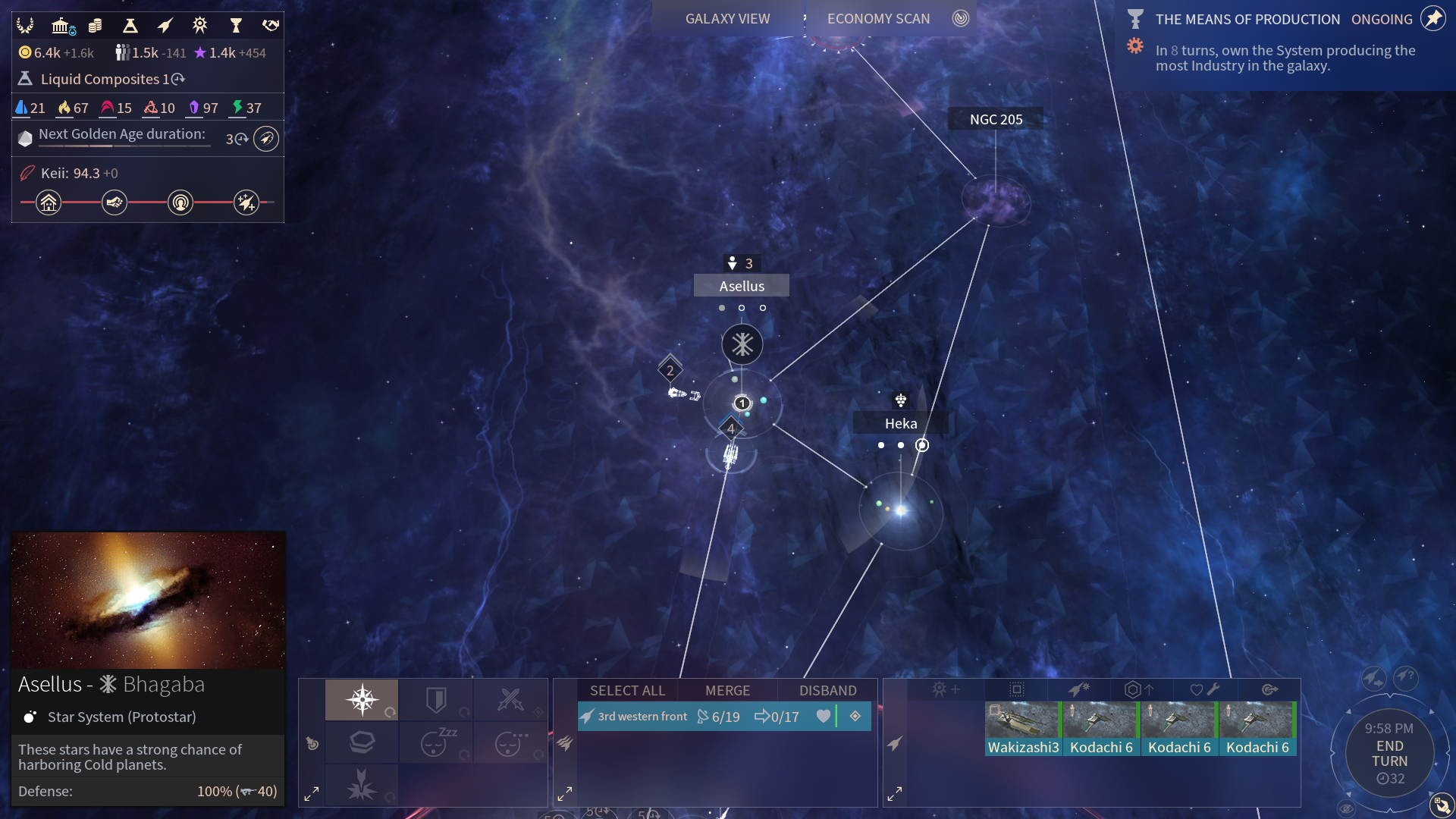This screenshot has width=1456, height=819.
Task: Switch to Galaxy View
Action: coord(727,19)
